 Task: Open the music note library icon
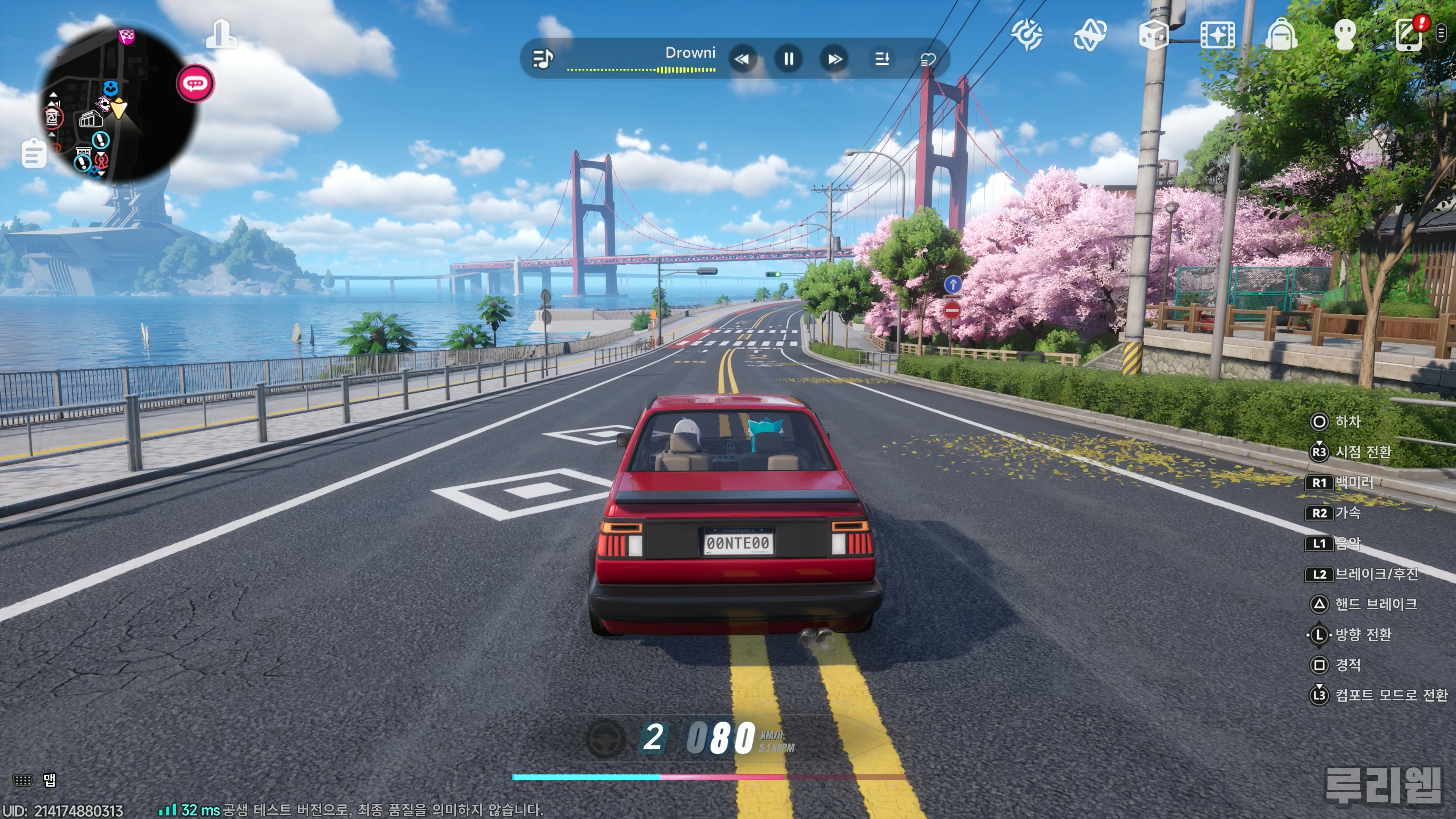pos(543,58)
